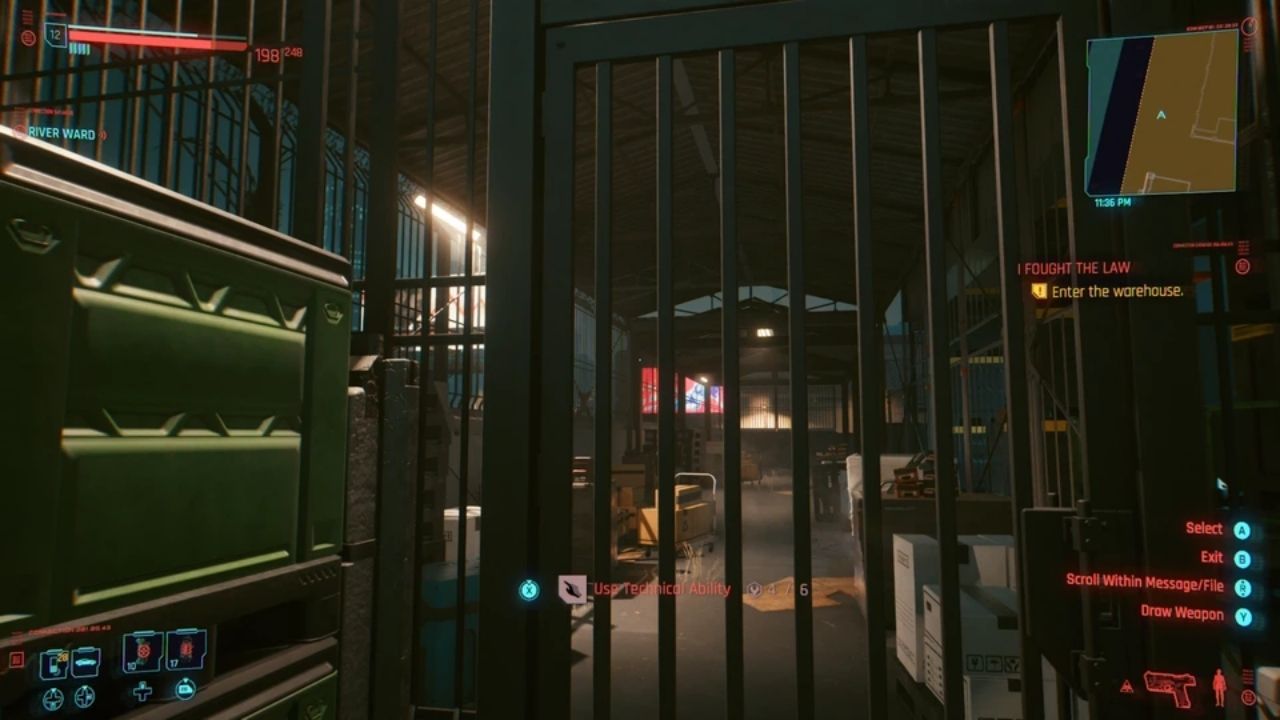Click the pistol icon in the weapon display

pyautogui.click(x=1170, y=689)
